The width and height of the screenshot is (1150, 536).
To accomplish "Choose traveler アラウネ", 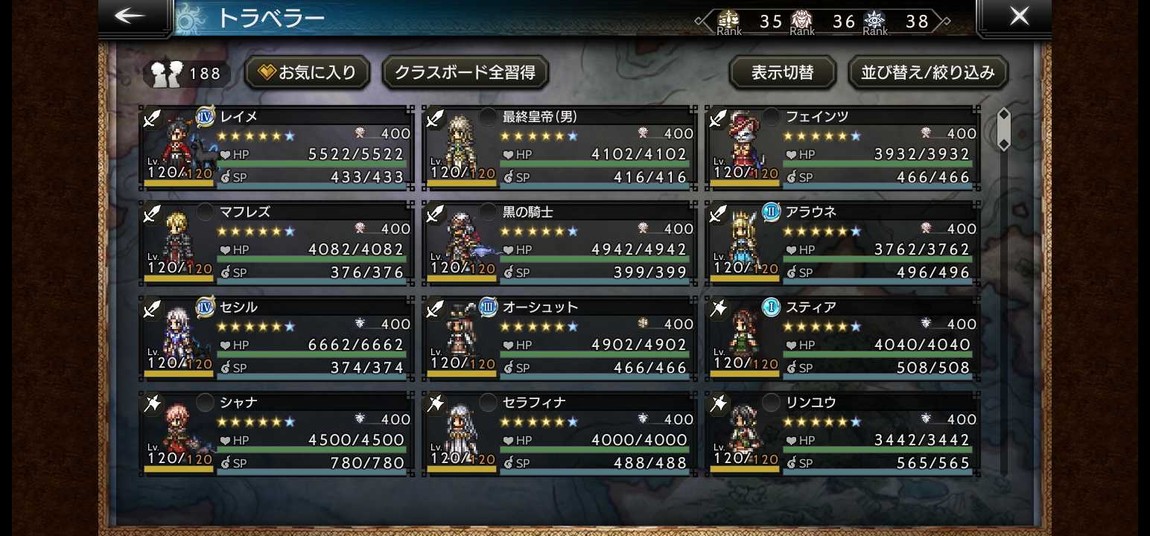I will click(x=842, y=242).
